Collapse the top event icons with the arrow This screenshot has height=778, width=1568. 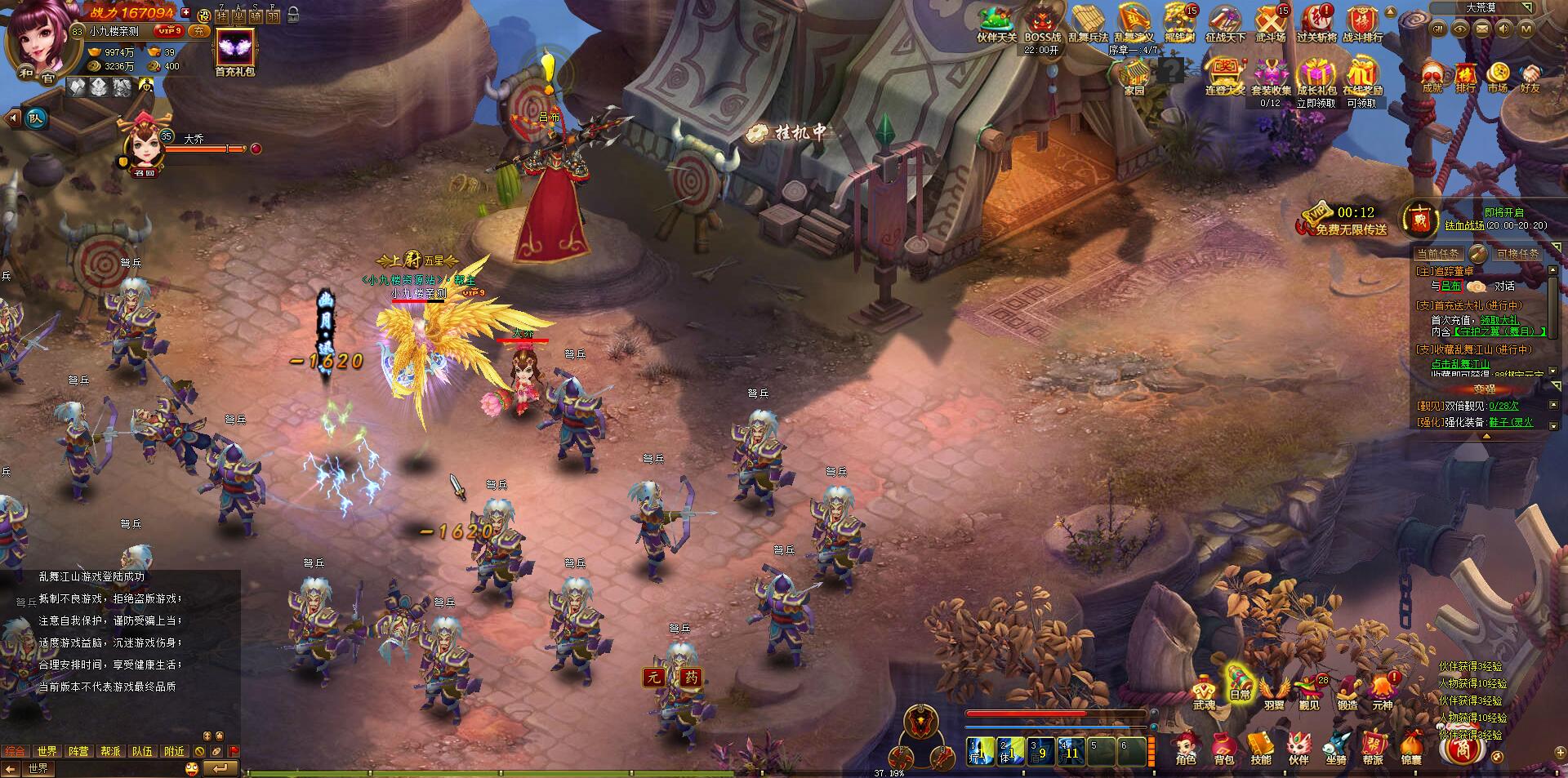pos(1392,11)
